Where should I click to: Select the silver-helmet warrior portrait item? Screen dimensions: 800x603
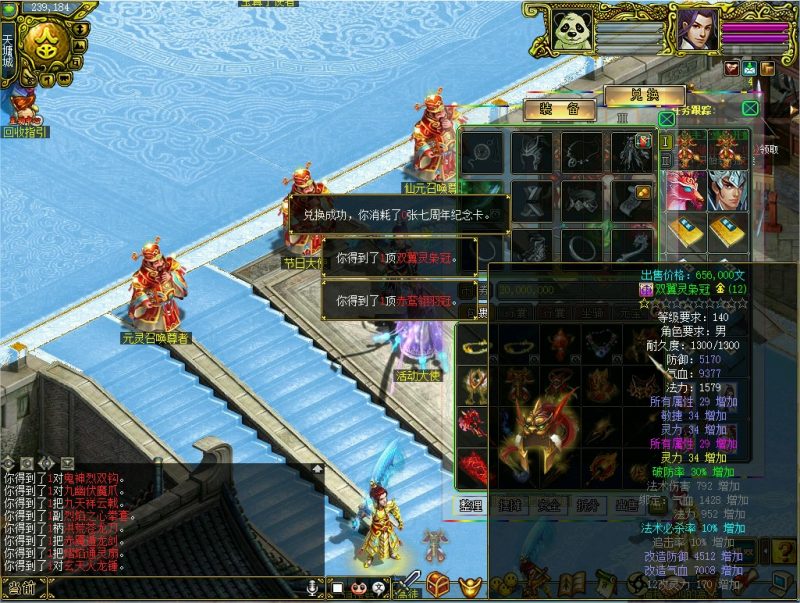[728, 190]
